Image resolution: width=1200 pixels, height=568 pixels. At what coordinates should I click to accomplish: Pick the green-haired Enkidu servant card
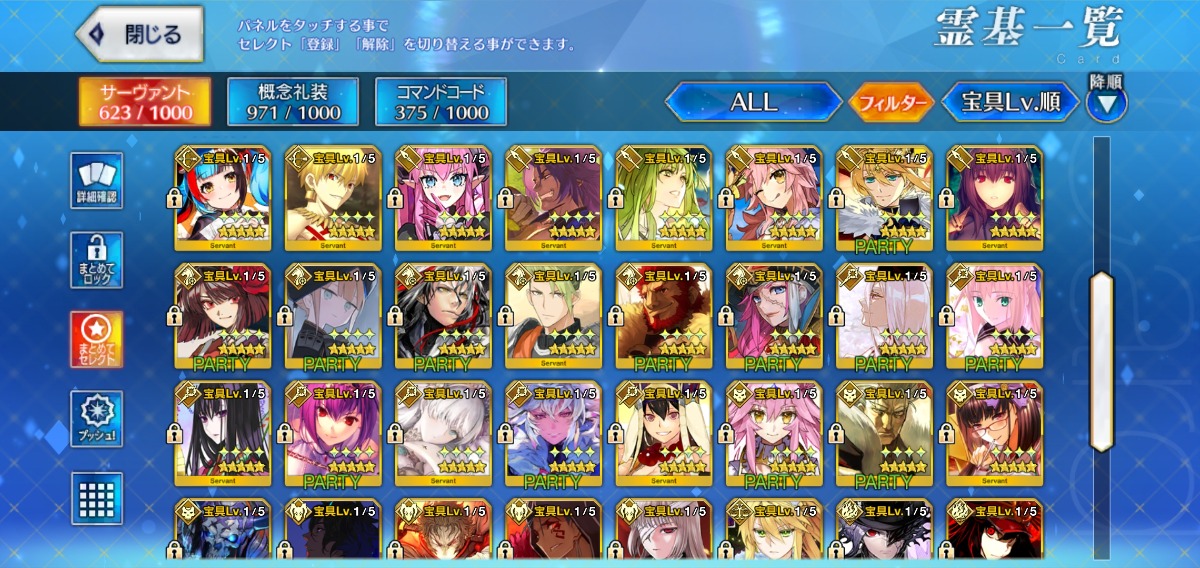[x=663, y=198]
